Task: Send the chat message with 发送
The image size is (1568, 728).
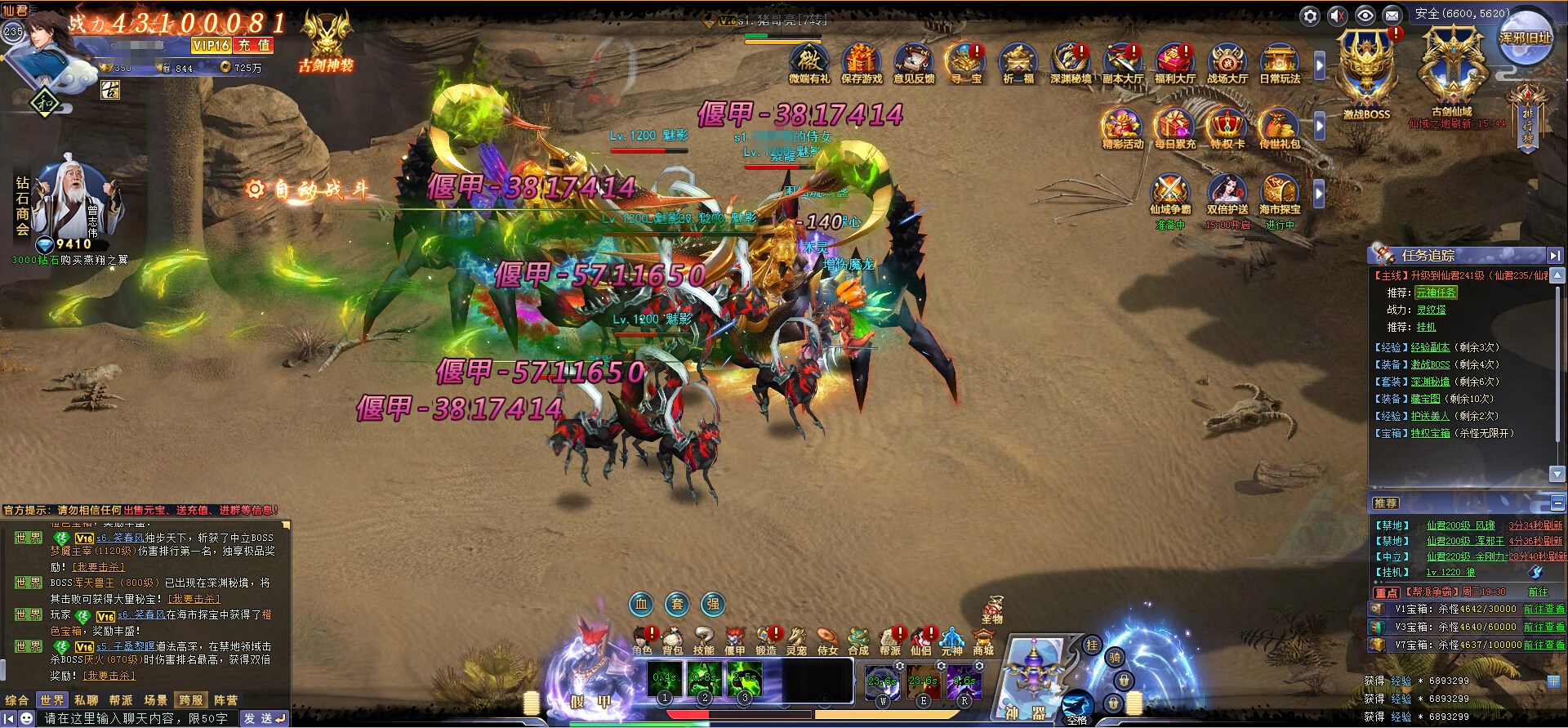Action: (264, 718)
